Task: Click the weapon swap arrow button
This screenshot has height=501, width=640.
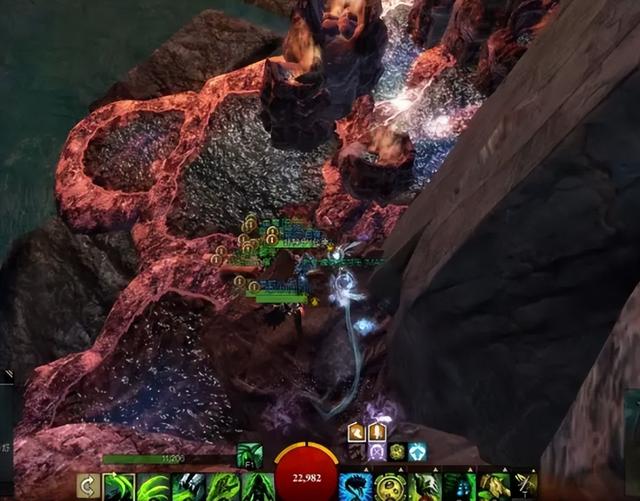Action: (87, 487)
